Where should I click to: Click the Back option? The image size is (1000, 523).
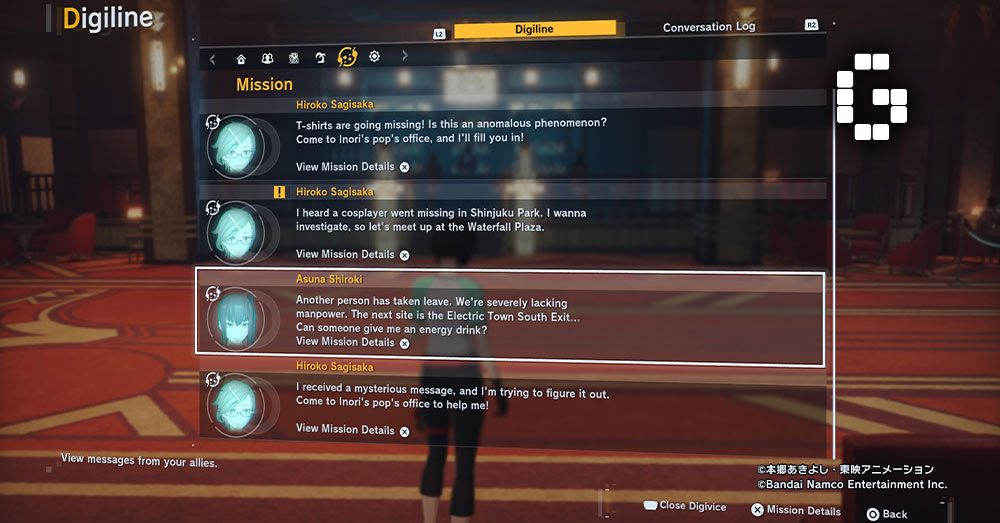887,514
